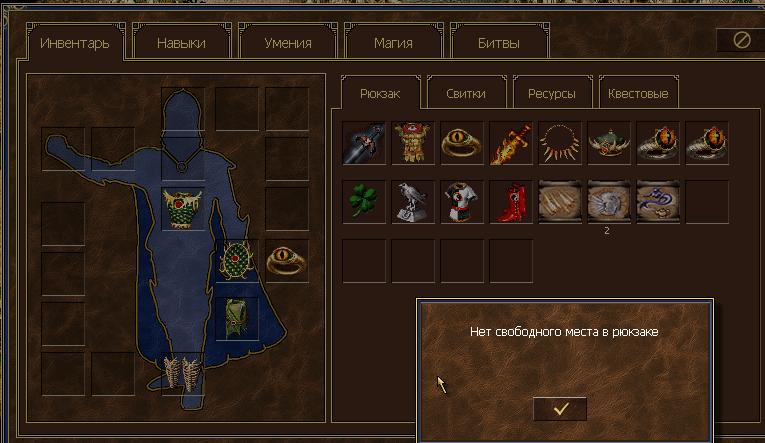Open the Умения tab
The height and width of the screenshot is (443, 765).
(x=288, y=43)
